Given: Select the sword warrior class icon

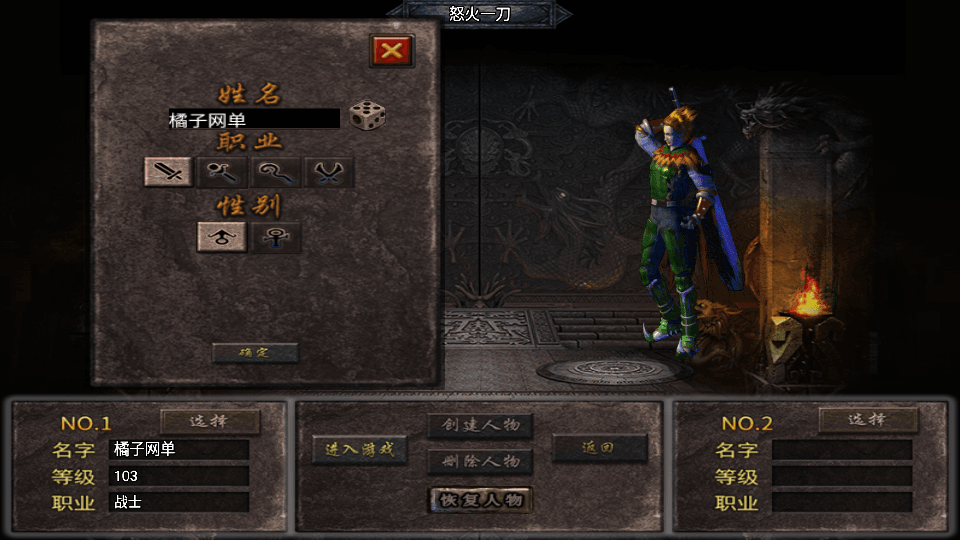Looking at the screenshot, I should [169, 172].
